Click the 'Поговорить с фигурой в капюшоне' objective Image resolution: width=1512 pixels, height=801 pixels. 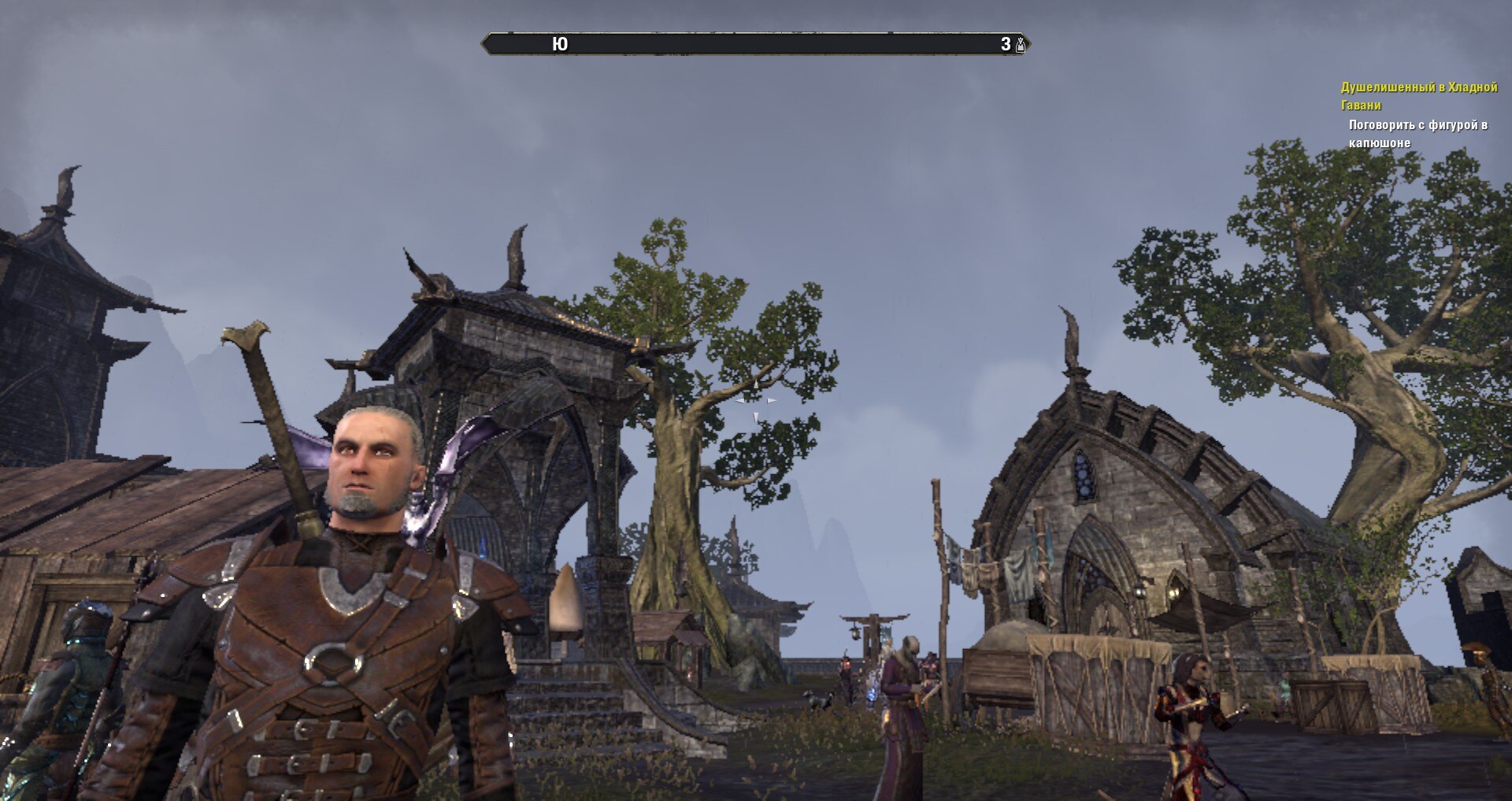pos(1417,133)
